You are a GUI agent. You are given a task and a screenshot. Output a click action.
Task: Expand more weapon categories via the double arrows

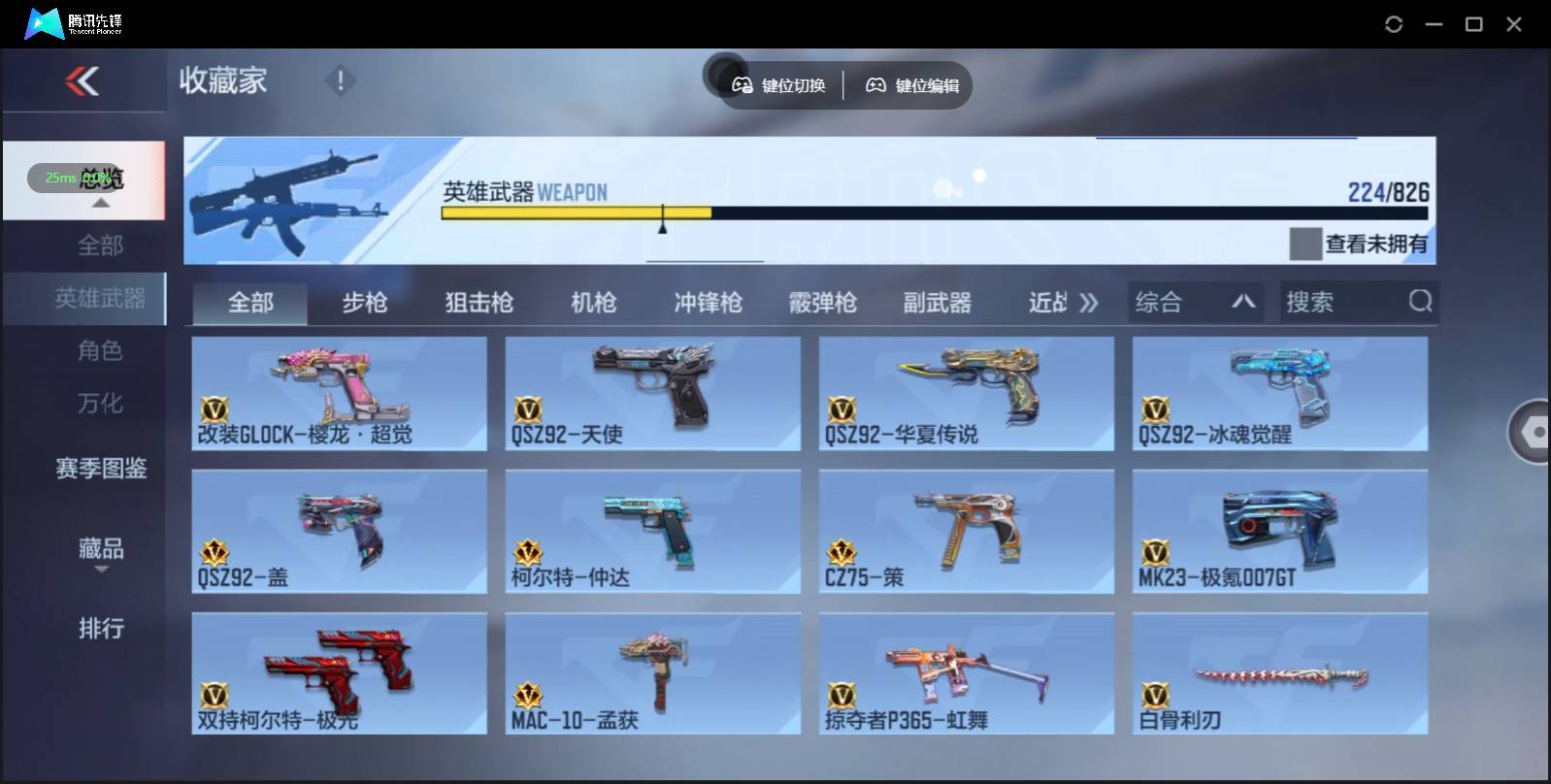pos(1089,302)
